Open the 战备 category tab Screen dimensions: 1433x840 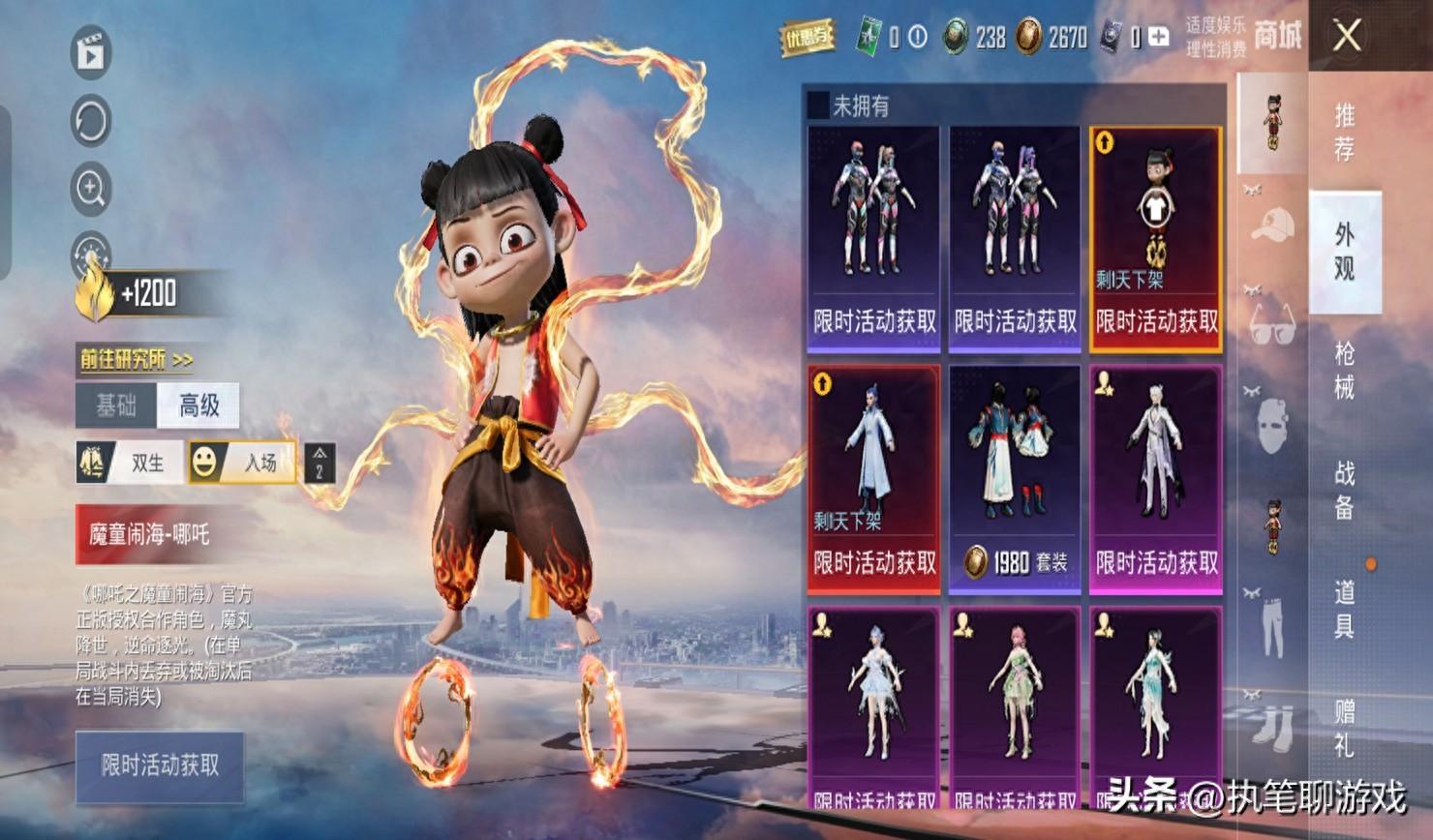tap(1344, 489)
